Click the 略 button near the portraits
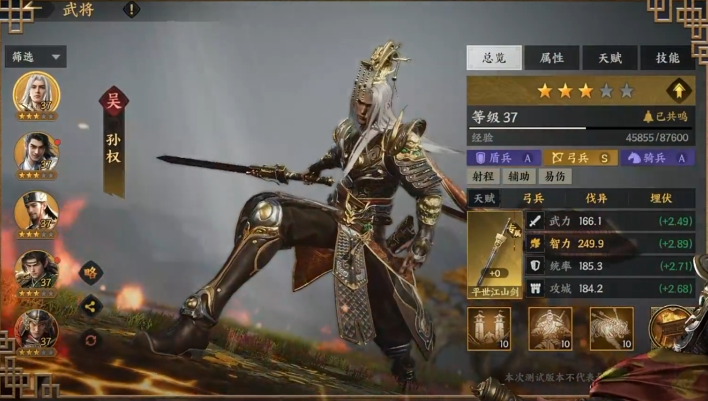Image resolution: width=708 pixels, height=401 pixels. click(91, 271)
